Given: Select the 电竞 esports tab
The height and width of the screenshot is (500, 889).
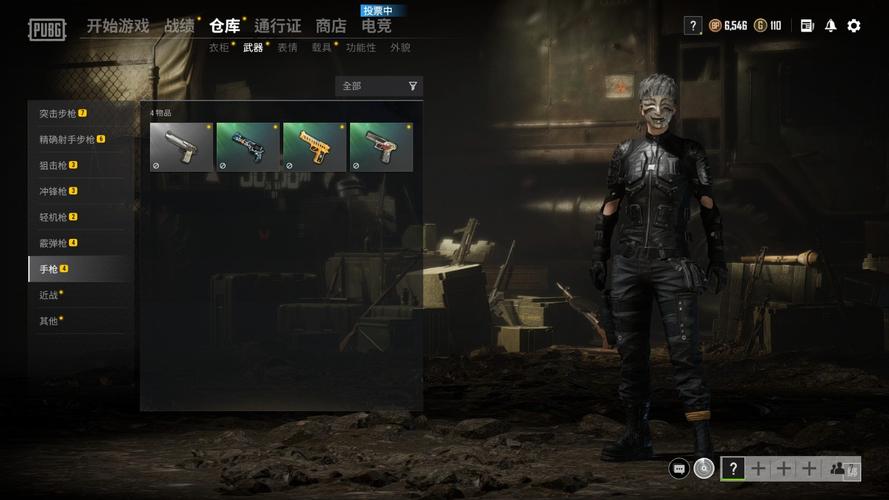Looking at the screenshot, I should (x=376, y=26).
